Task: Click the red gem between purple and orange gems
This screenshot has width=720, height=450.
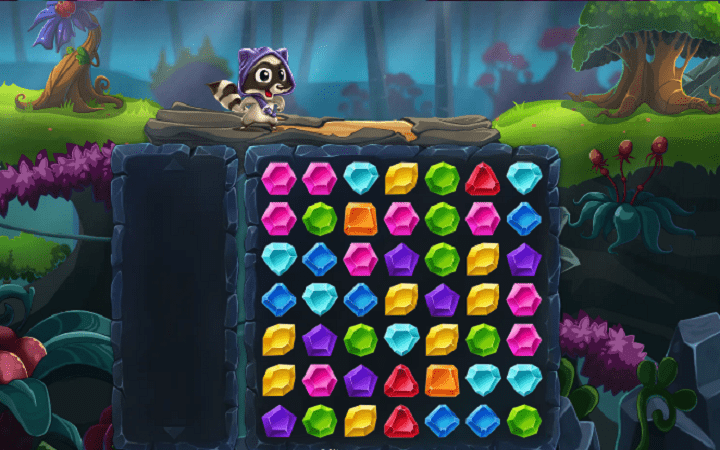Action: coord(402,379)
